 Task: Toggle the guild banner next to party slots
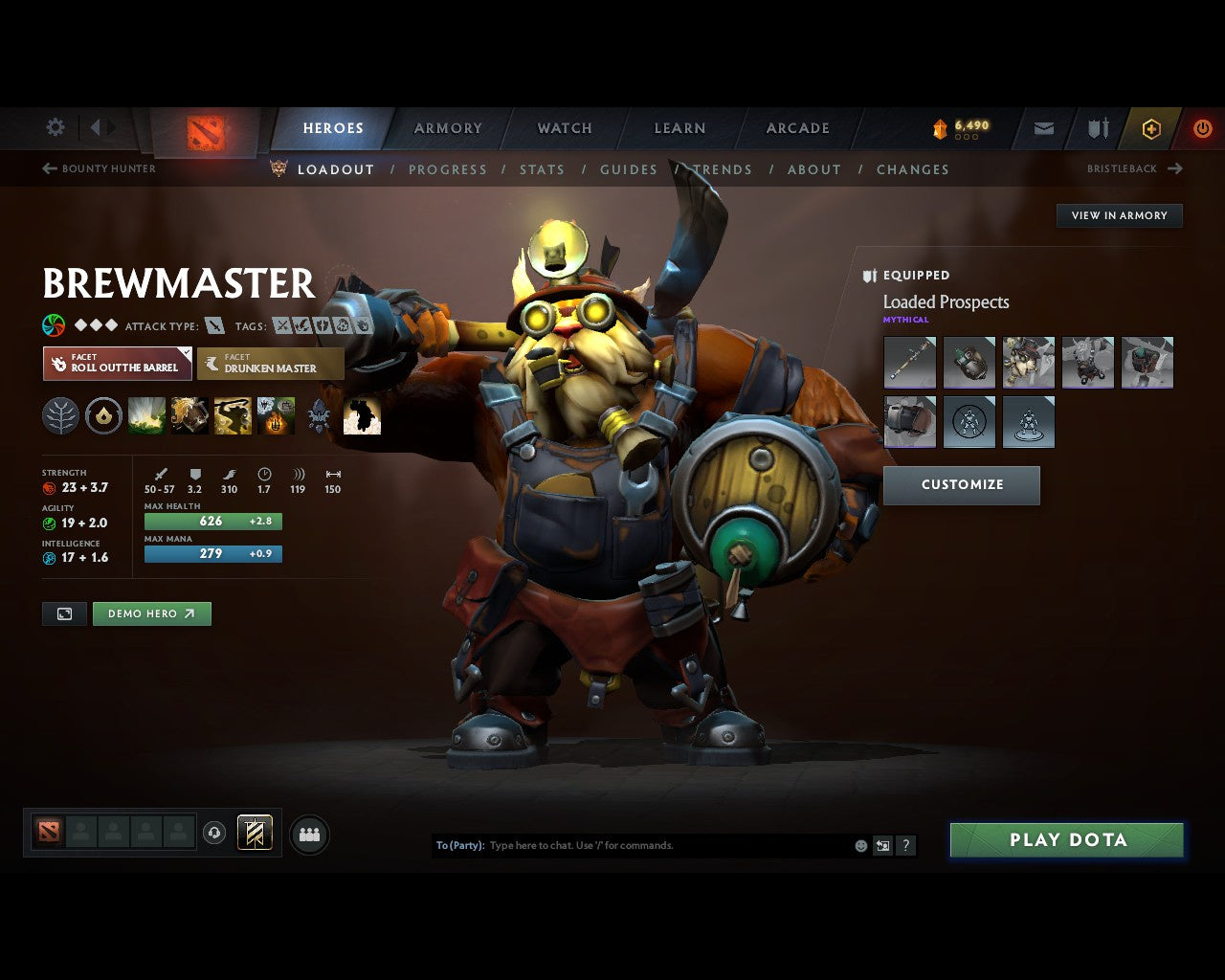pyautogui.click(x=253, y=833)
